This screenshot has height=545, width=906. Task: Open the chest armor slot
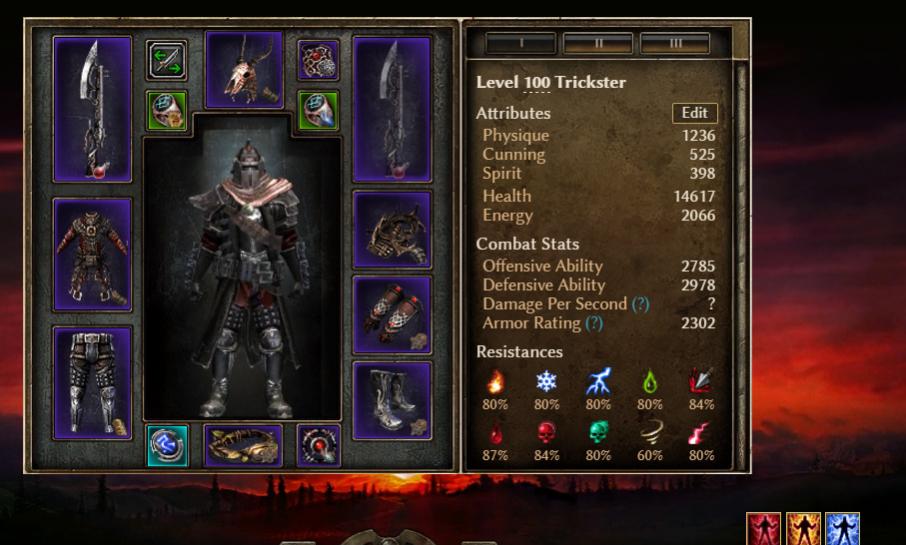pyautogui.click(x=92, y=254)
